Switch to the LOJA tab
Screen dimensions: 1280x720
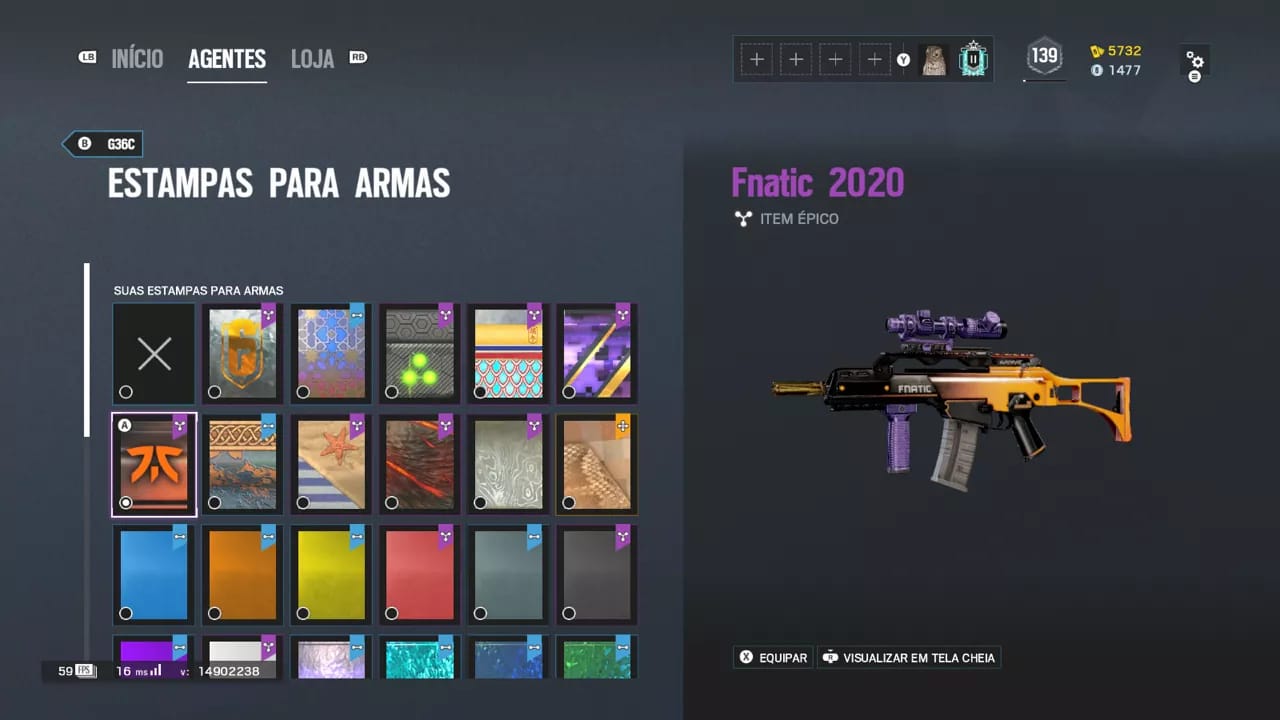pyautogui.click(x=312, y=58)
